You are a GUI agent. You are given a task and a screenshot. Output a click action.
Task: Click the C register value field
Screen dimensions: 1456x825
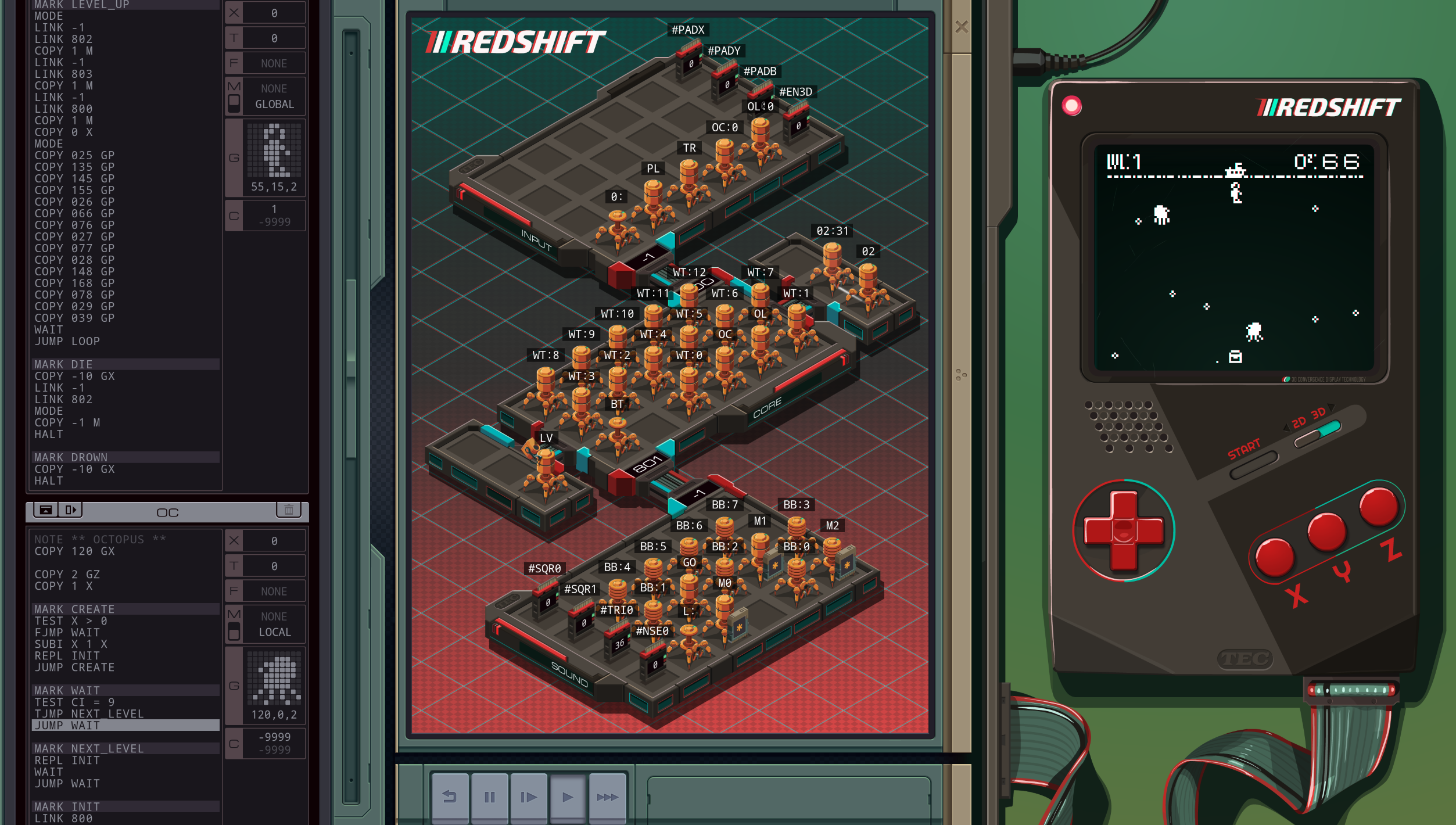(x=273, y=215)
